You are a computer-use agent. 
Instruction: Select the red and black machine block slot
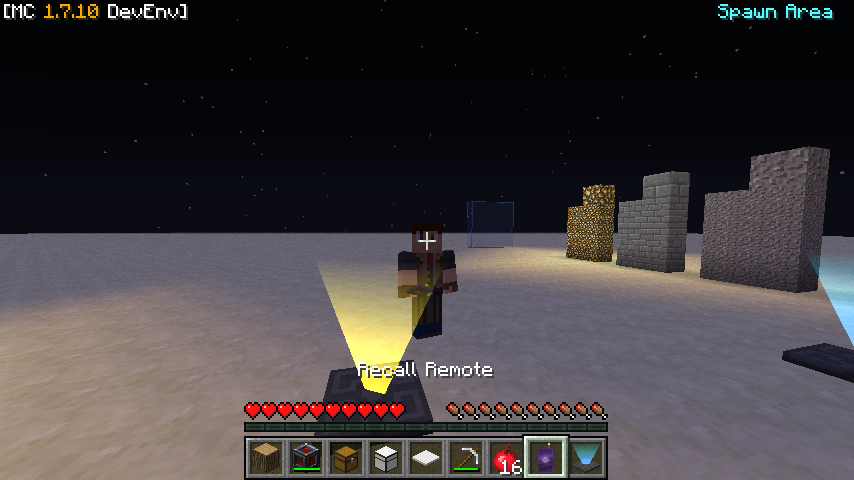pos(306,457)
